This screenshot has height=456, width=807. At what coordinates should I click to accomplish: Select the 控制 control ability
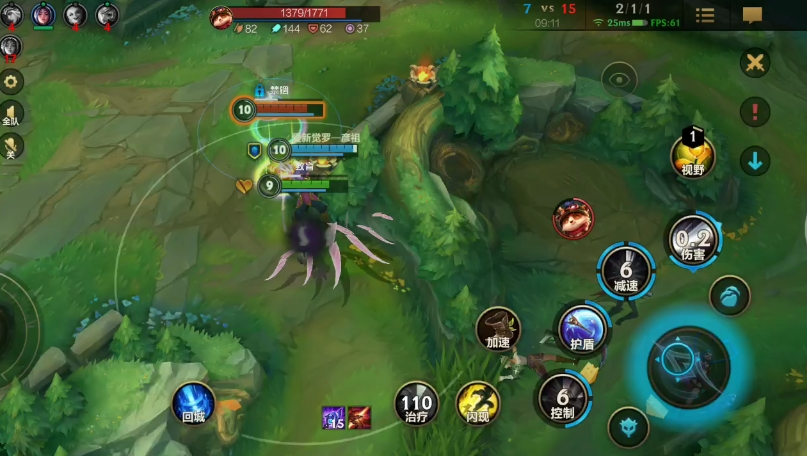[x=562, y=396]
